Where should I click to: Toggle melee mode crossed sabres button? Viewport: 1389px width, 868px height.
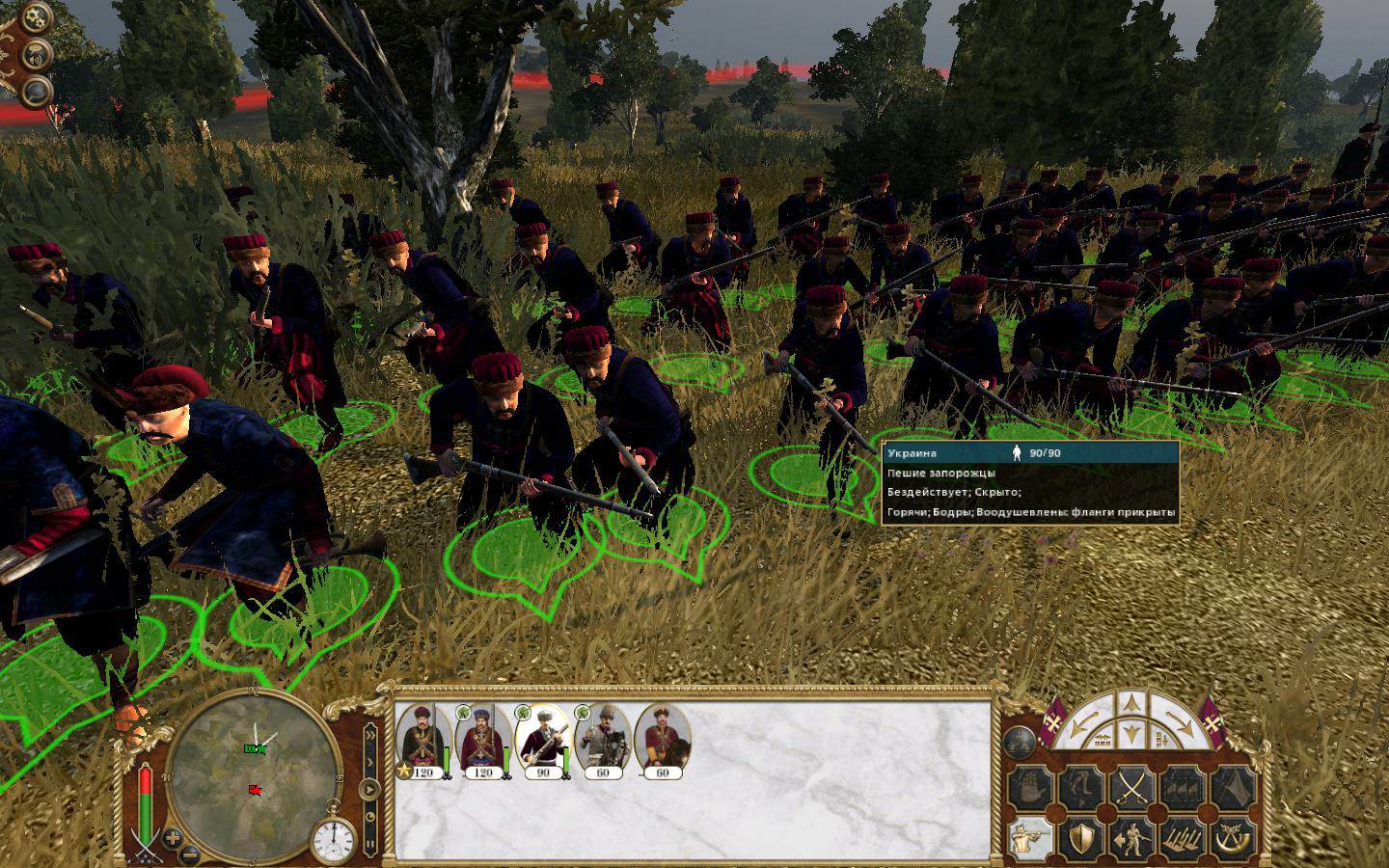(1130, 789)
